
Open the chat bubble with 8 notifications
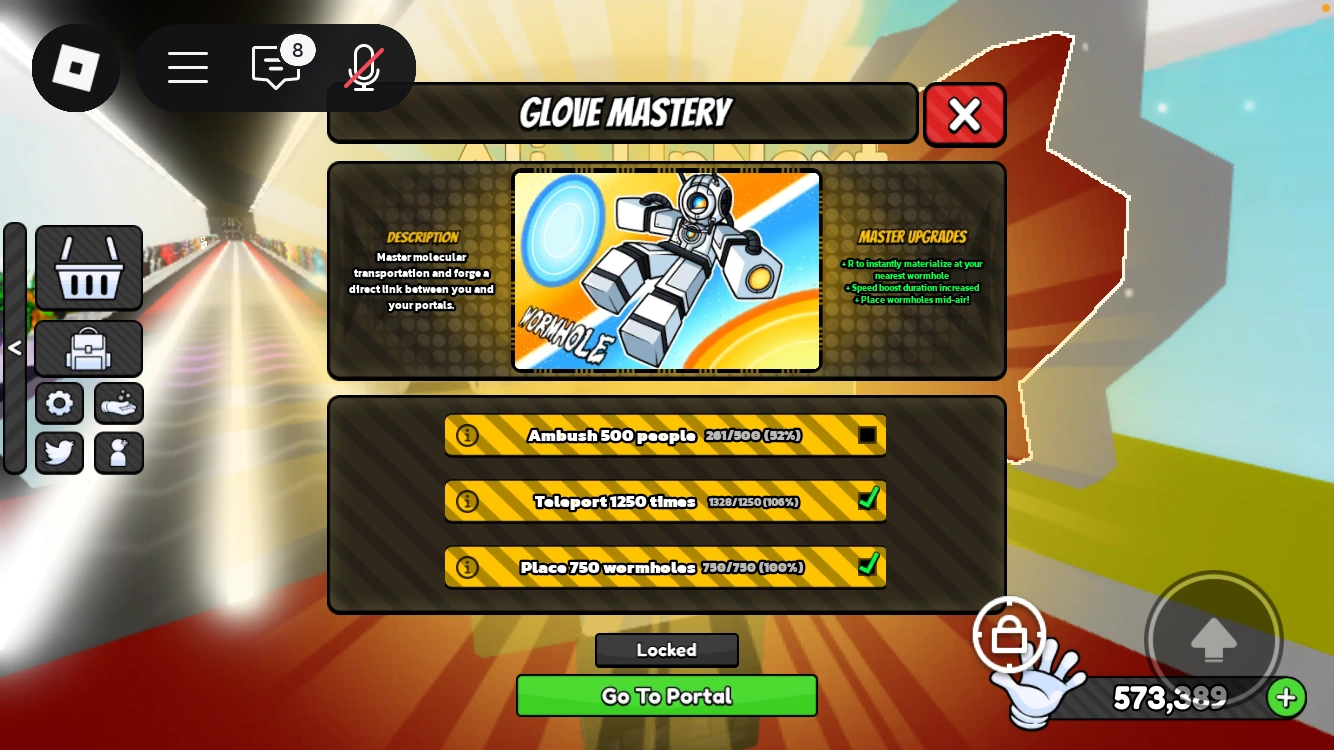pos(276,67)
